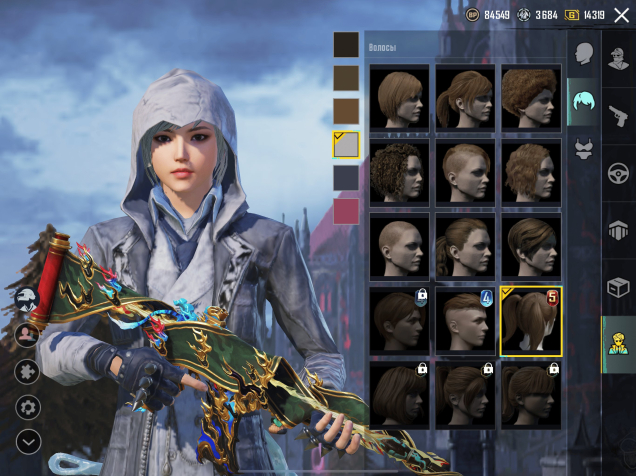Open the box crate category

coord(619,287)
